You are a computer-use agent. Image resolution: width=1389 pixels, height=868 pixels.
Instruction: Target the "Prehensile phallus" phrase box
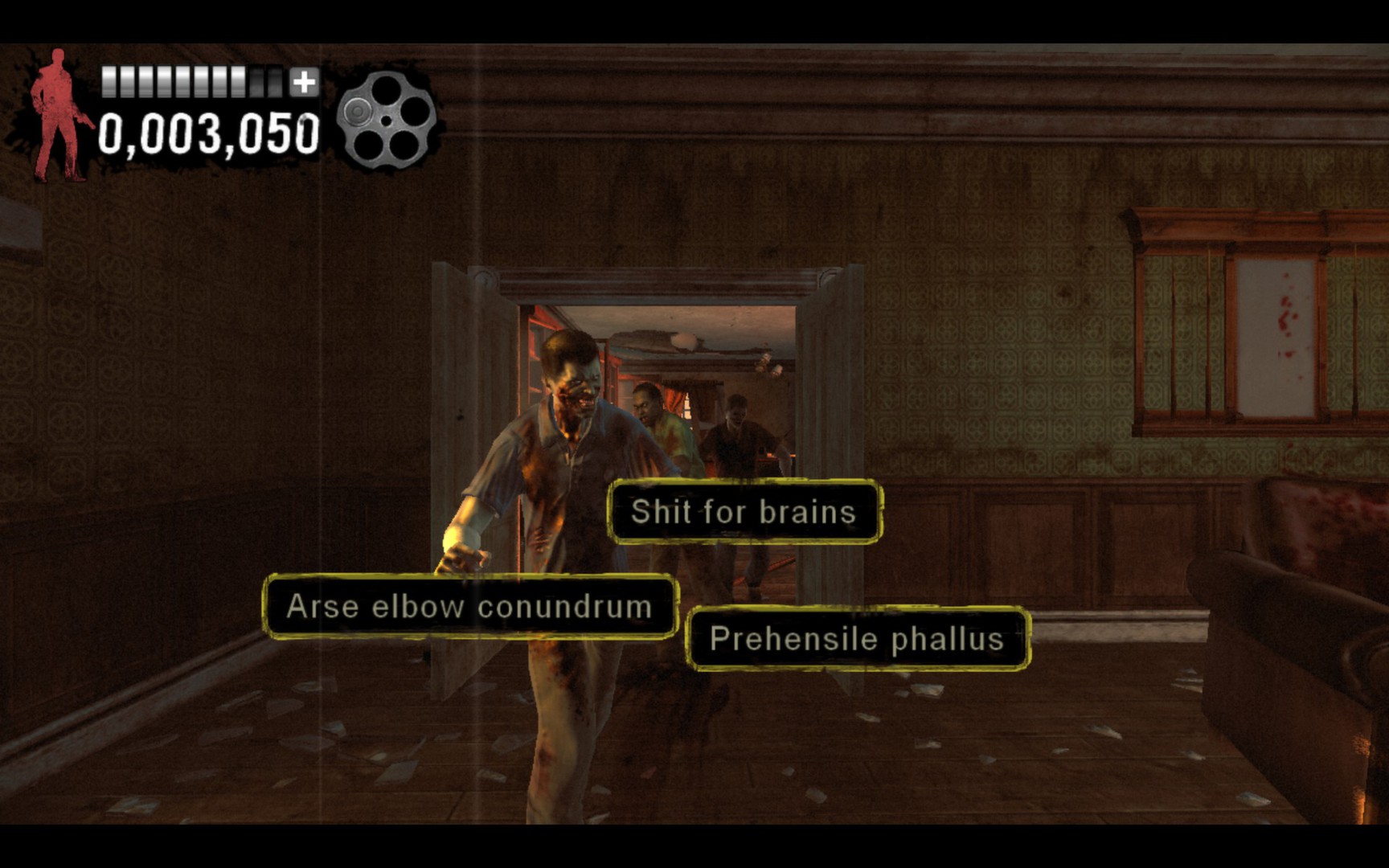point(858,639)
